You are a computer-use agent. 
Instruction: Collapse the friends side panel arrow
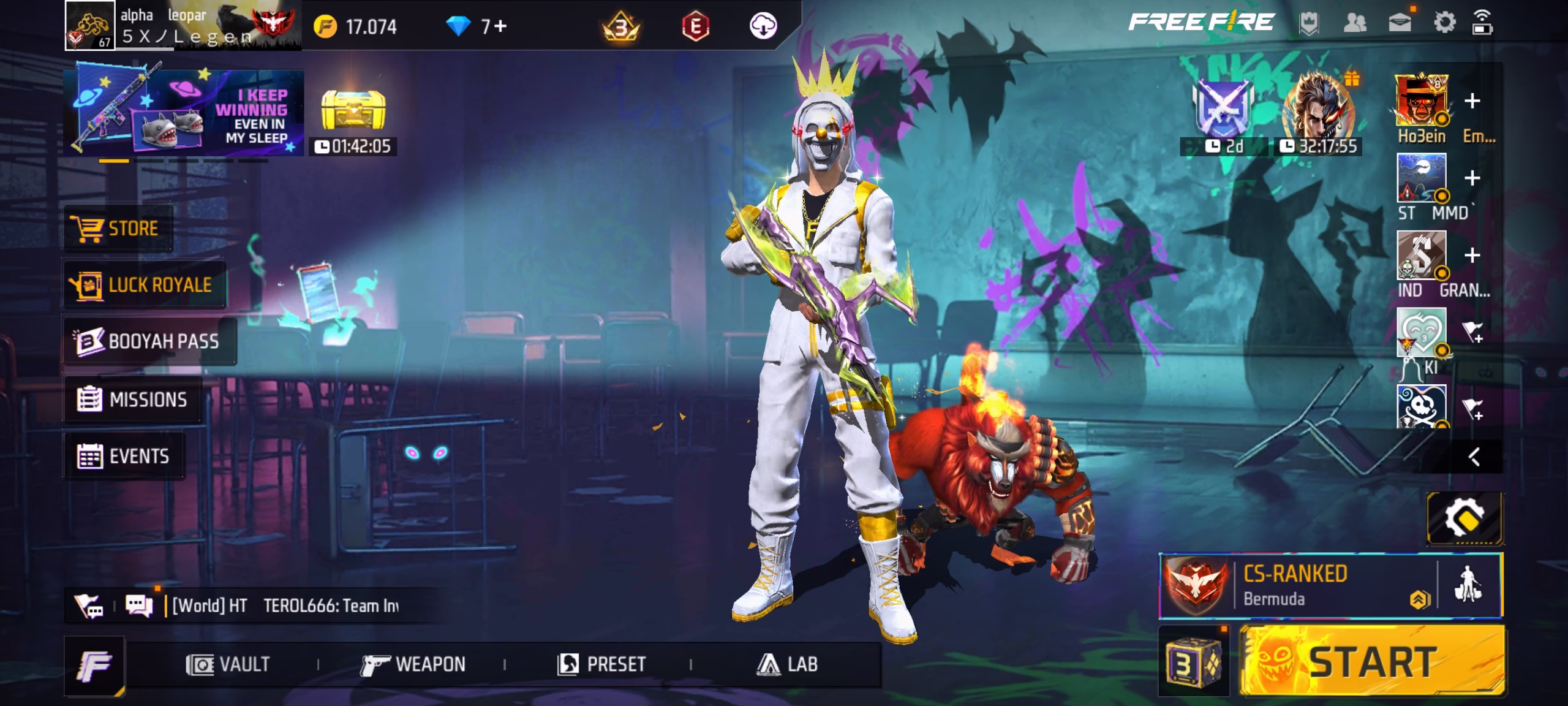pyautogui.click(x=1474, y=457)
